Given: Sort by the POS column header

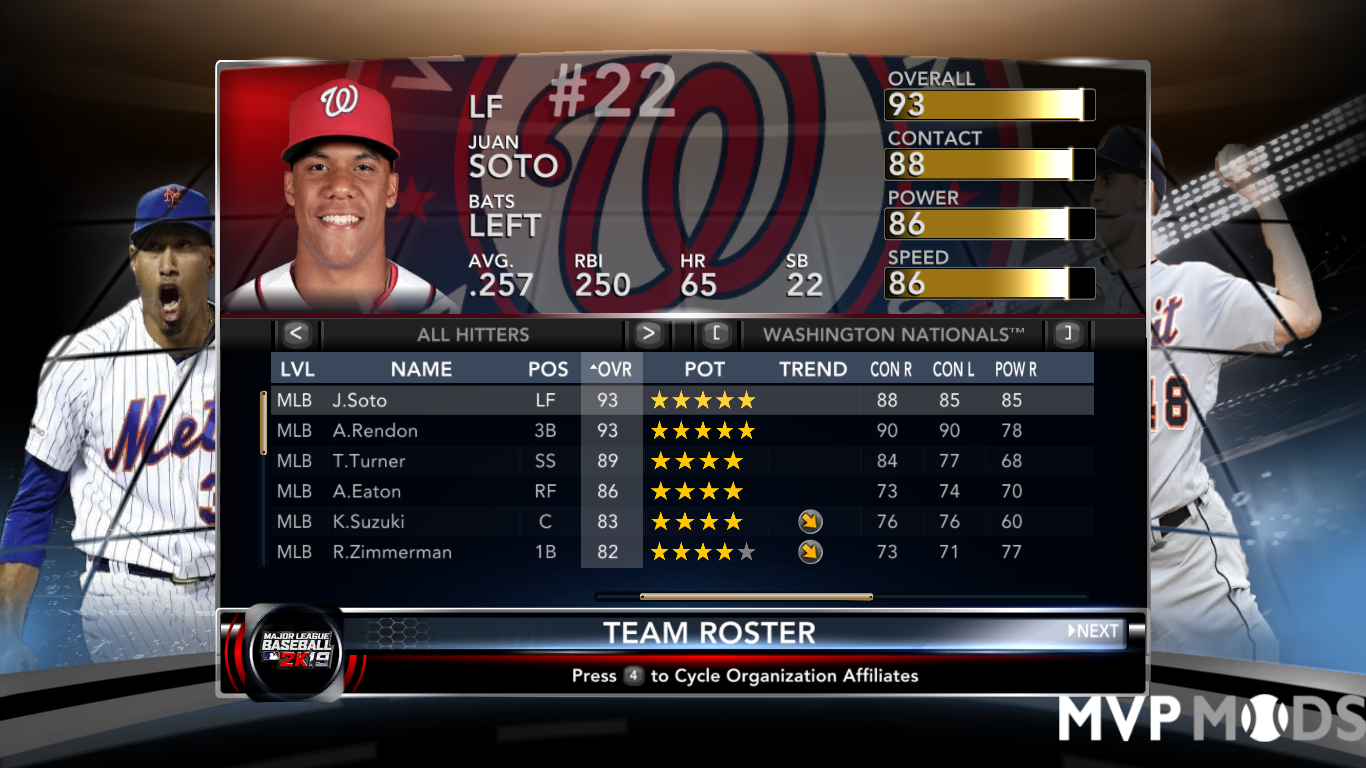Looking at the screenshot, I should point(548,369).
